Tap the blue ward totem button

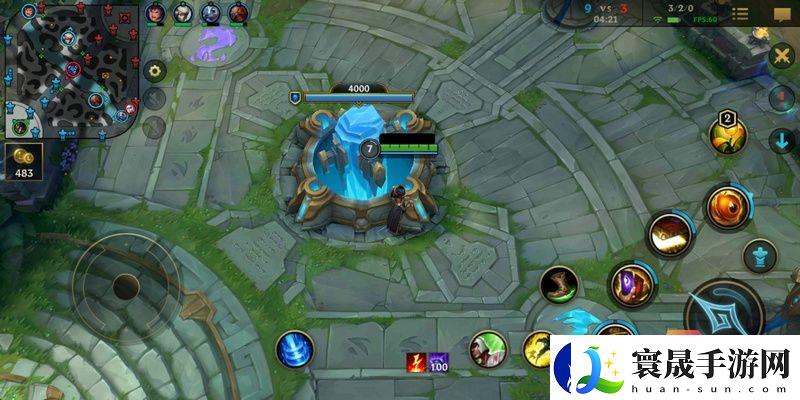[761, 255]
